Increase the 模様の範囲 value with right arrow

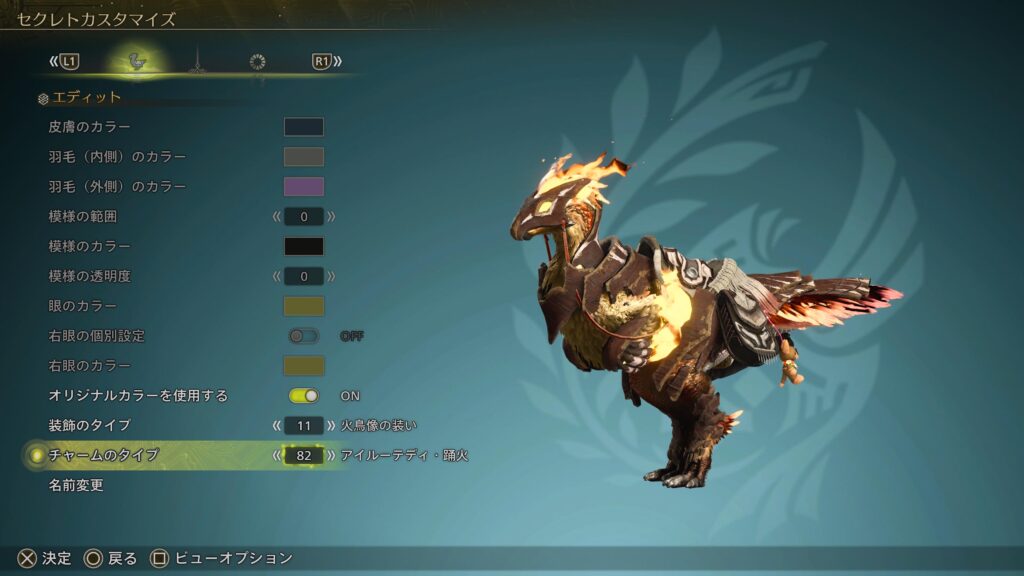coord(331,216)
